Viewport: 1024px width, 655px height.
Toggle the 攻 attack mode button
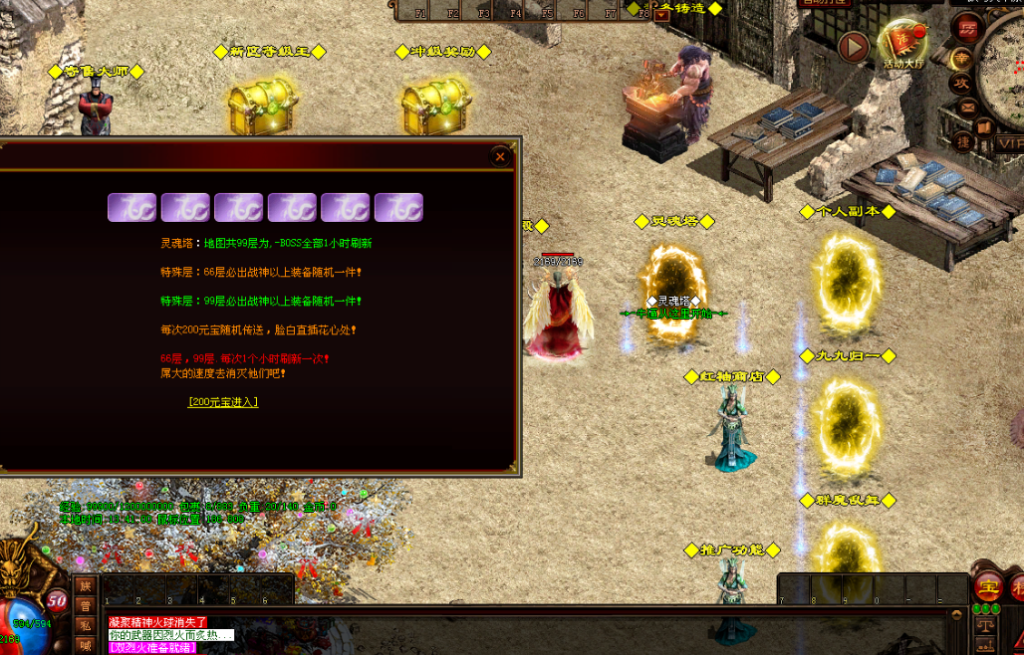click(960, 85)
